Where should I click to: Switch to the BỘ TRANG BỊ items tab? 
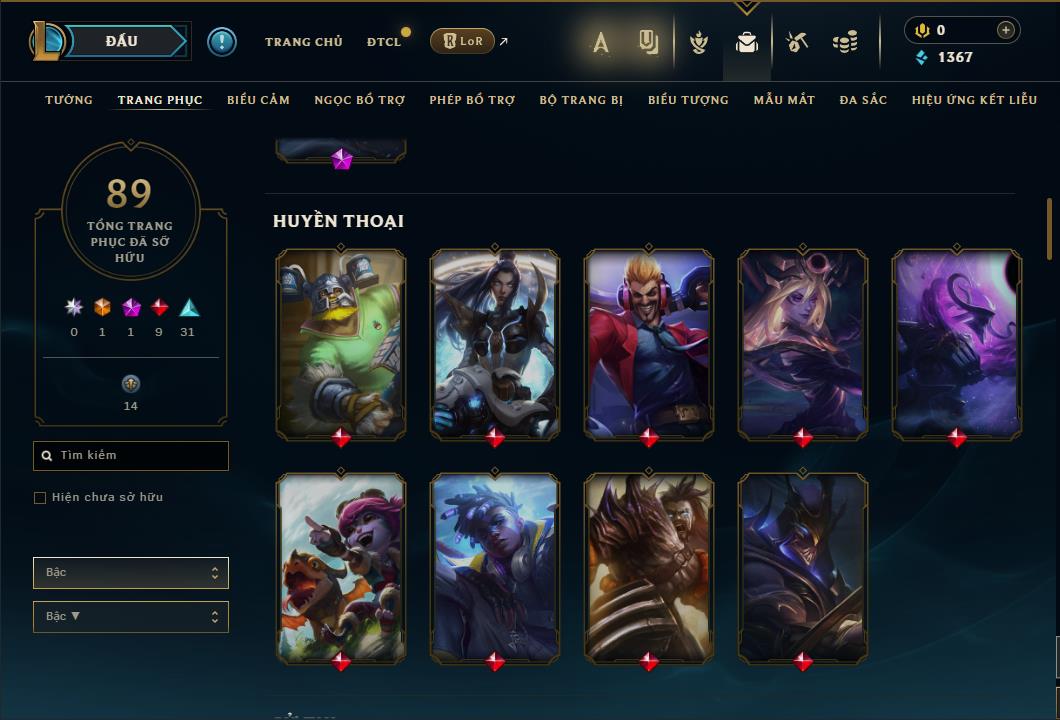(581, 100)
